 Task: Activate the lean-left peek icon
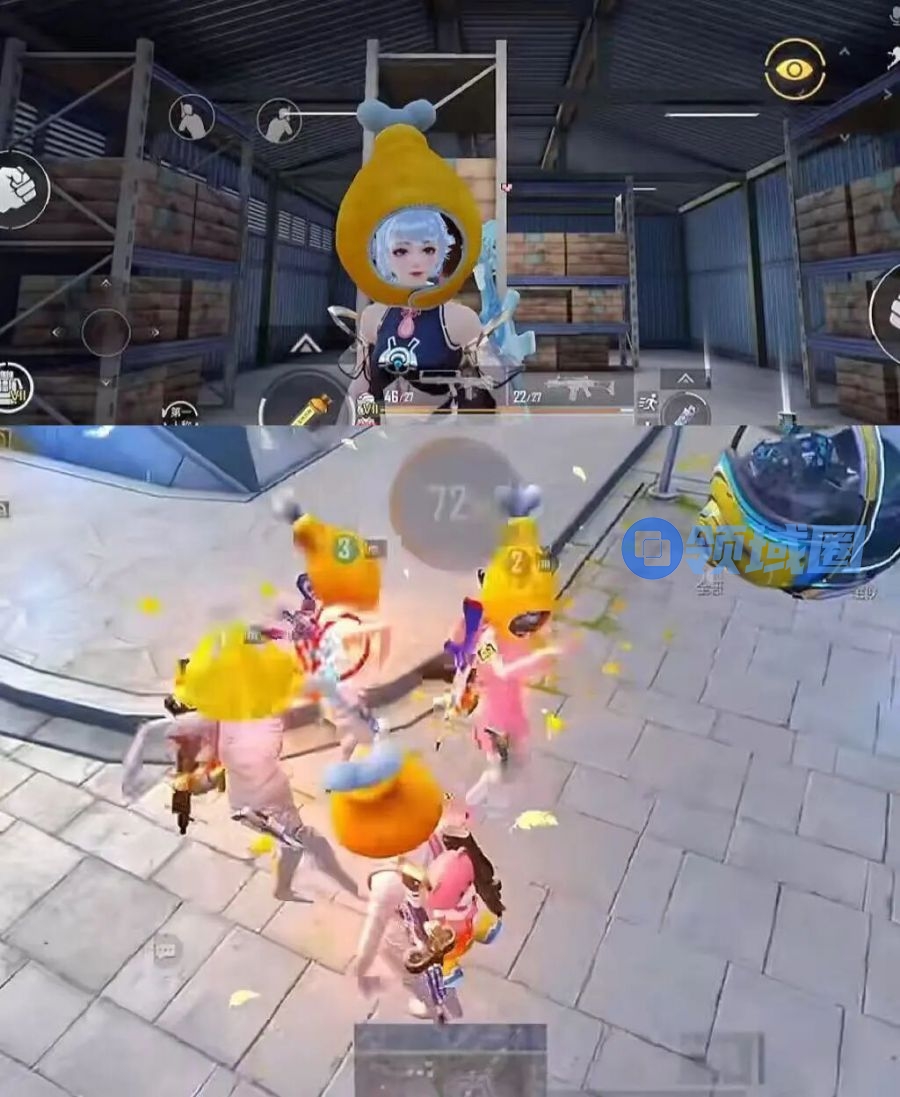(190, 118)
